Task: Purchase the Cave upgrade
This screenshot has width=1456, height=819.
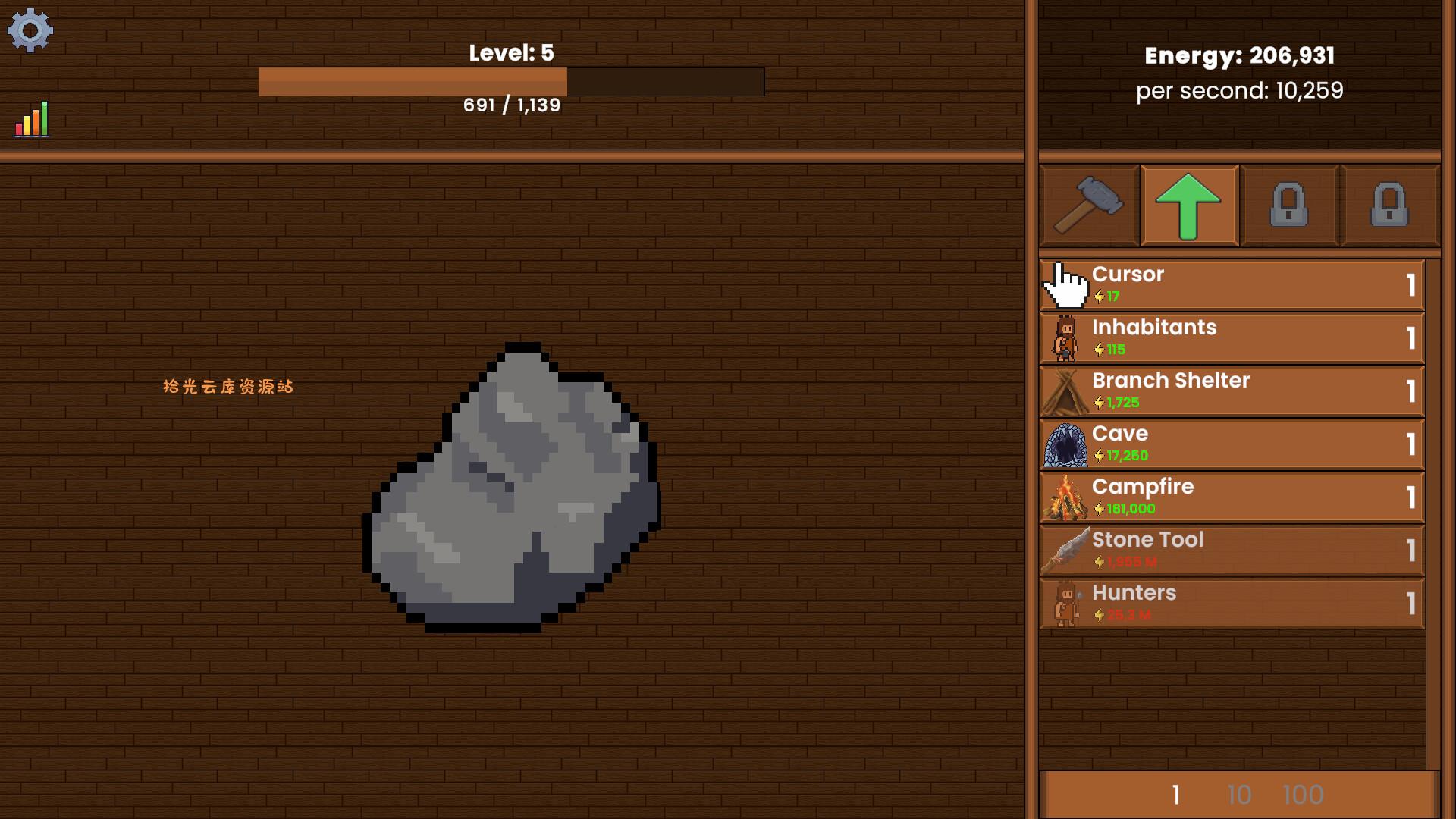Action: coord(1232,444)
